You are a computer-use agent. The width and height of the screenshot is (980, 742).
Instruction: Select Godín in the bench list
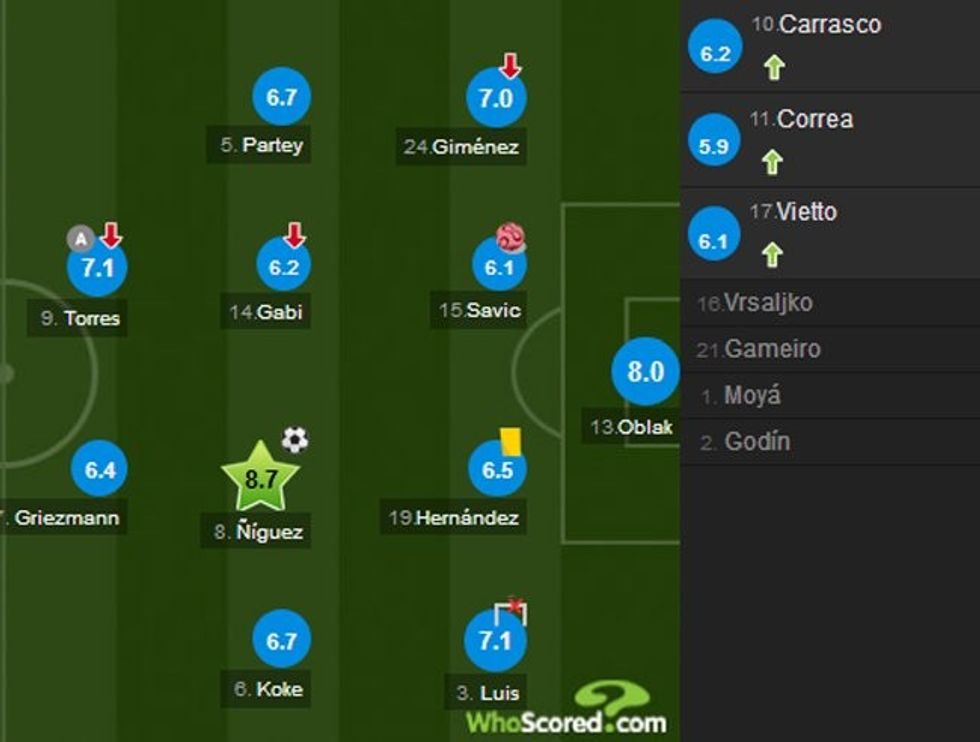point(756,442)
